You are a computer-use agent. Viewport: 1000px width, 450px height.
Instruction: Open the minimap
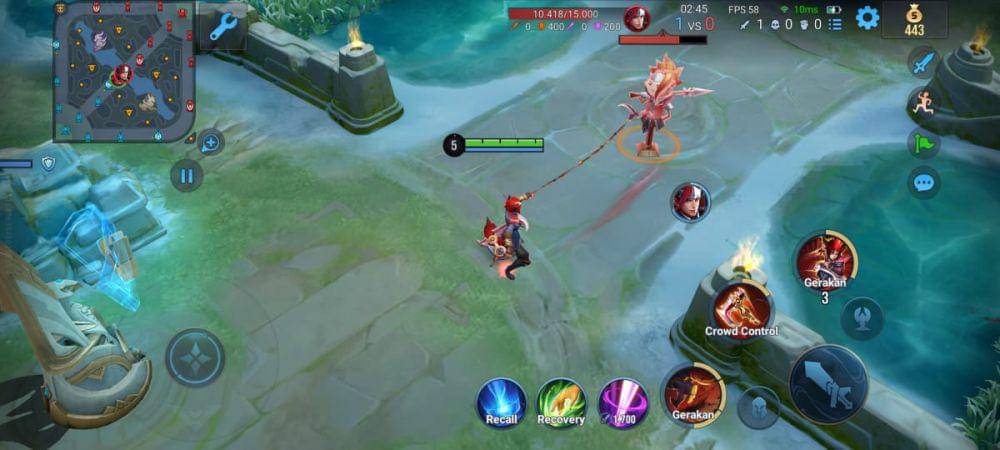tap(124, 70)
